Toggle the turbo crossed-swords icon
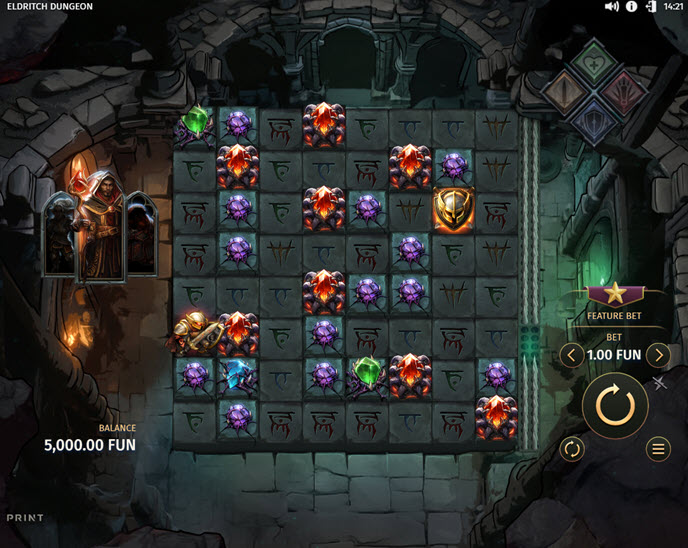Screen dimensions: 688x548 click(660, 382)
